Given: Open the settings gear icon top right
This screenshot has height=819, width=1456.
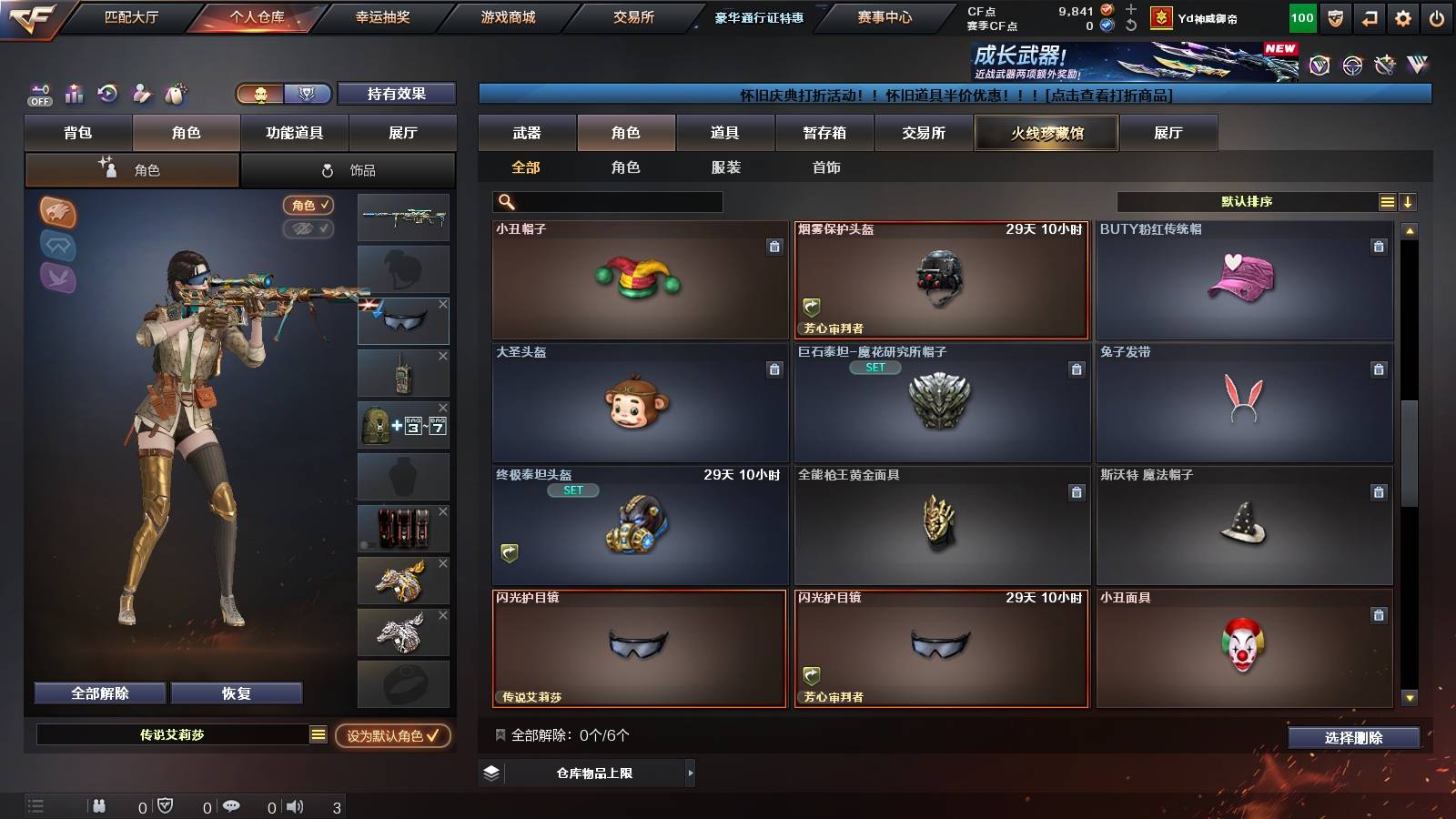Looking at the screenshot, I should [1403, 16].
